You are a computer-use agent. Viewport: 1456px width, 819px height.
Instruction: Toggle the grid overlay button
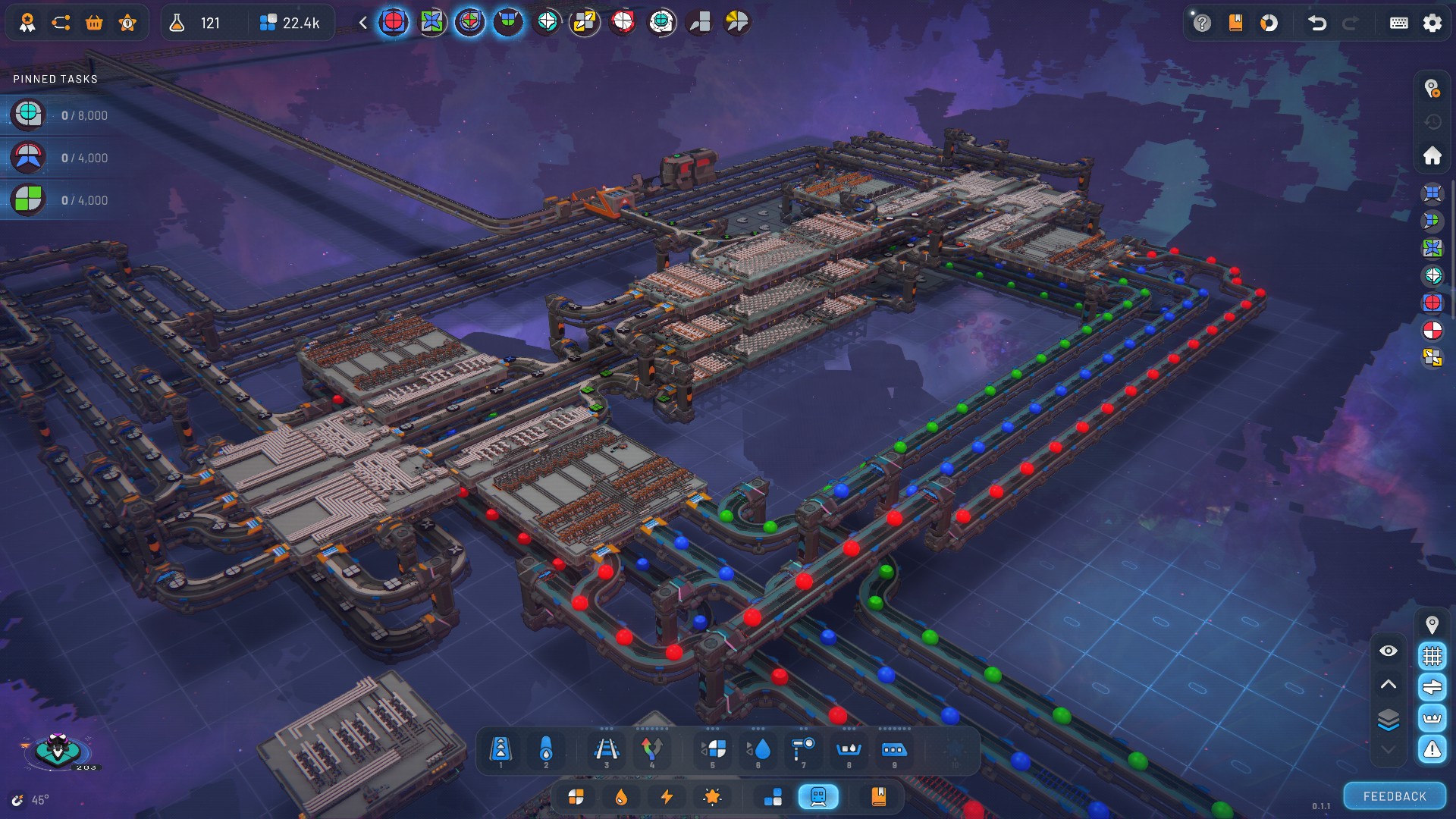[x=1432, y=655]
